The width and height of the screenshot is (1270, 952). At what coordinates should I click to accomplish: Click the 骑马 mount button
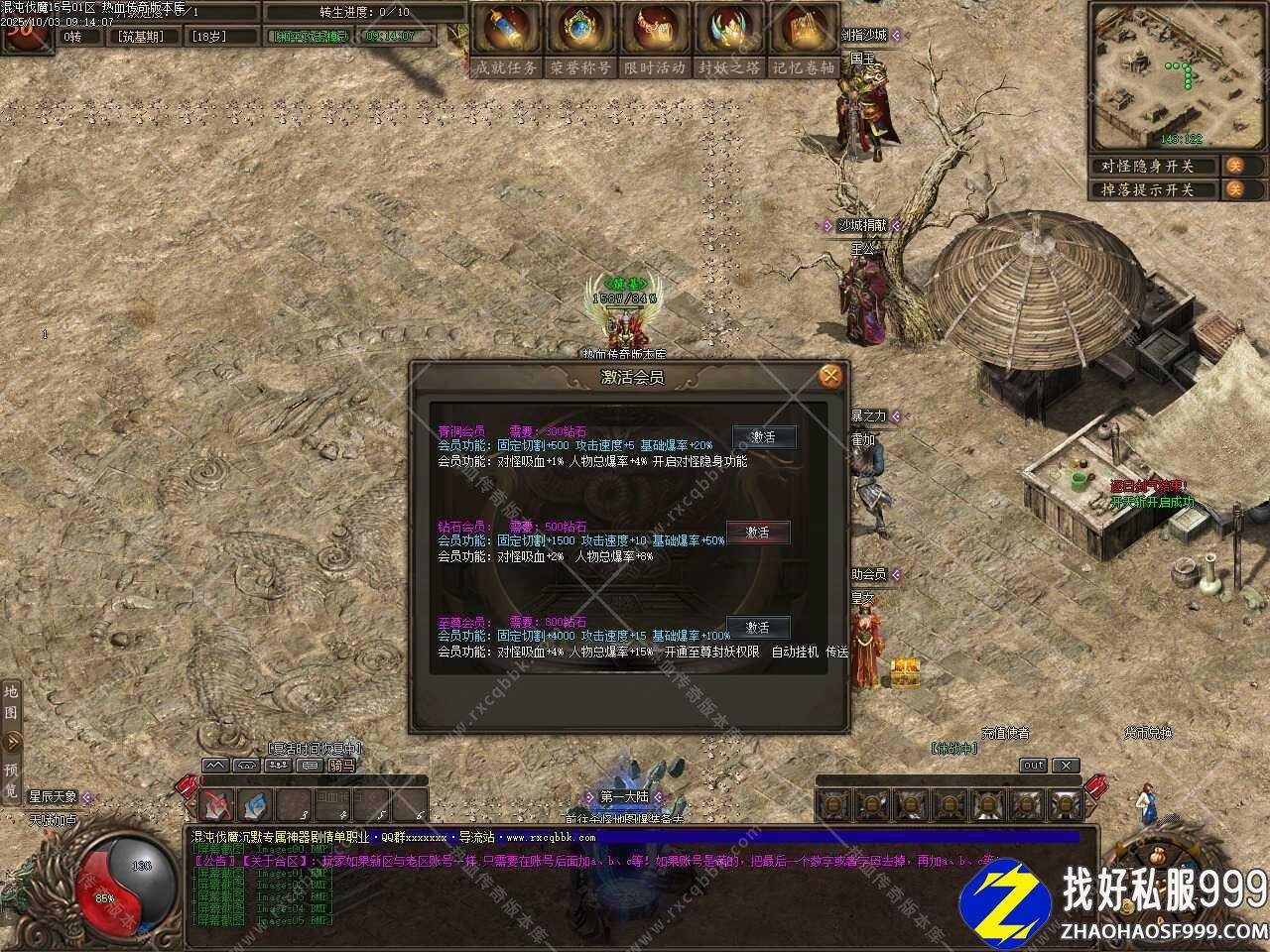click(x=341, y=766)
